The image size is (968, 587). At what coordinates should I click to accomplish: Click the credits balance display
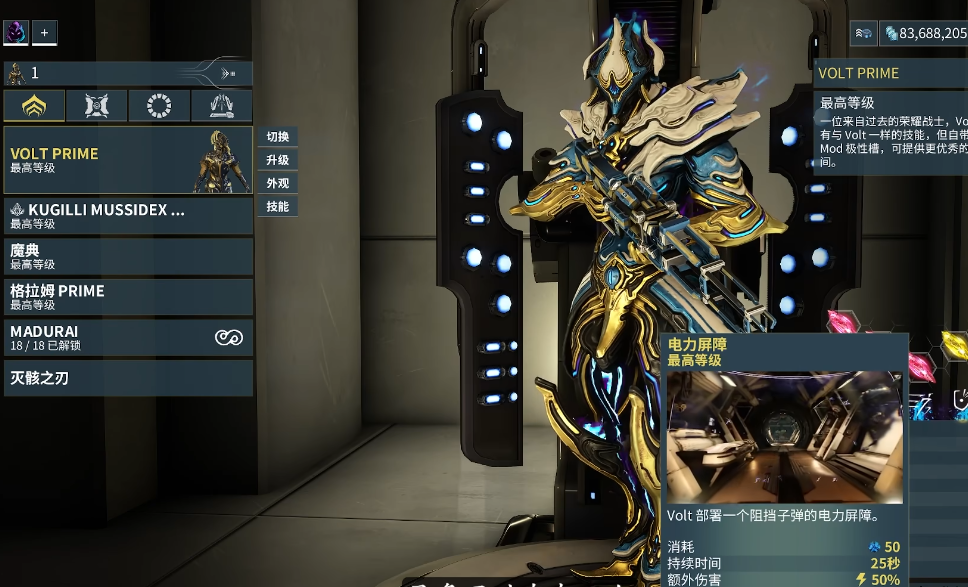click(924, 34)
